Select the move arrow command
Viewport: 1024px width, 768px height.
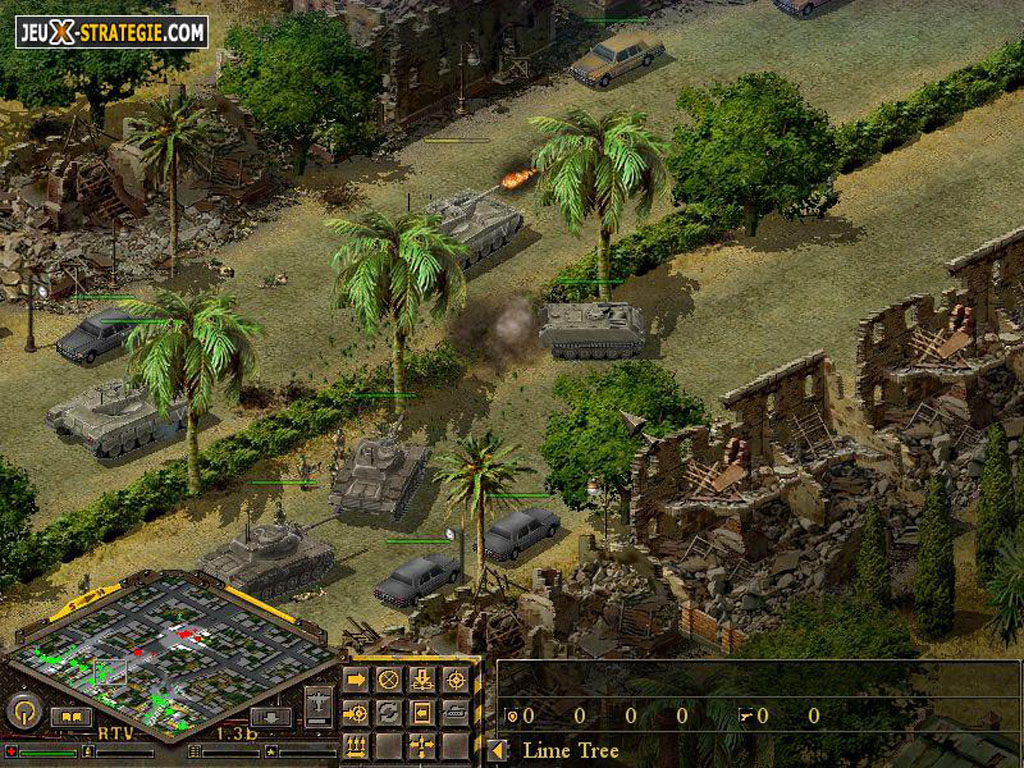point(355,680)
